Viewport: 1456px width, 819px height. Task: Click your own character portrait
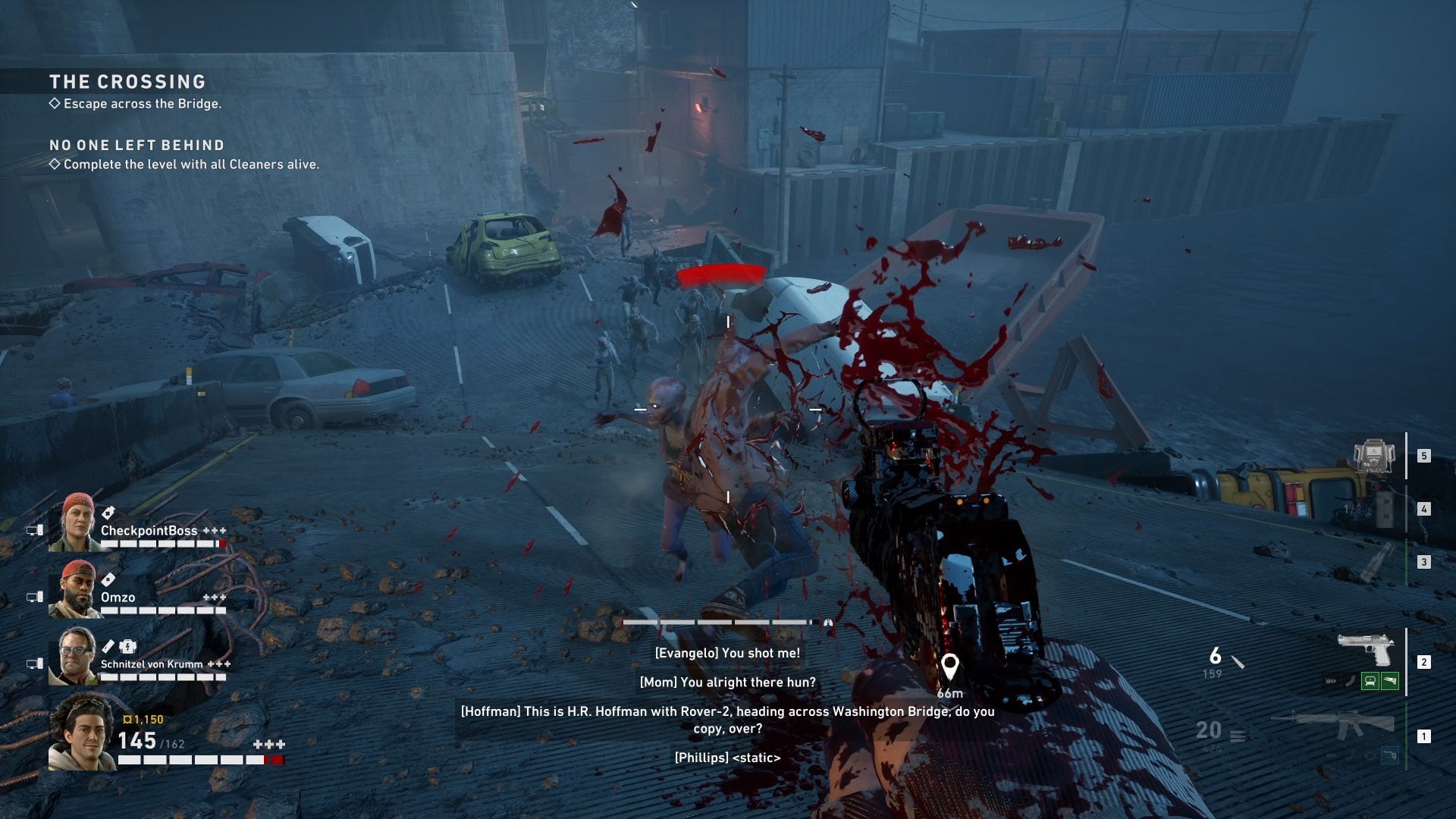click(x=81, y=733)
